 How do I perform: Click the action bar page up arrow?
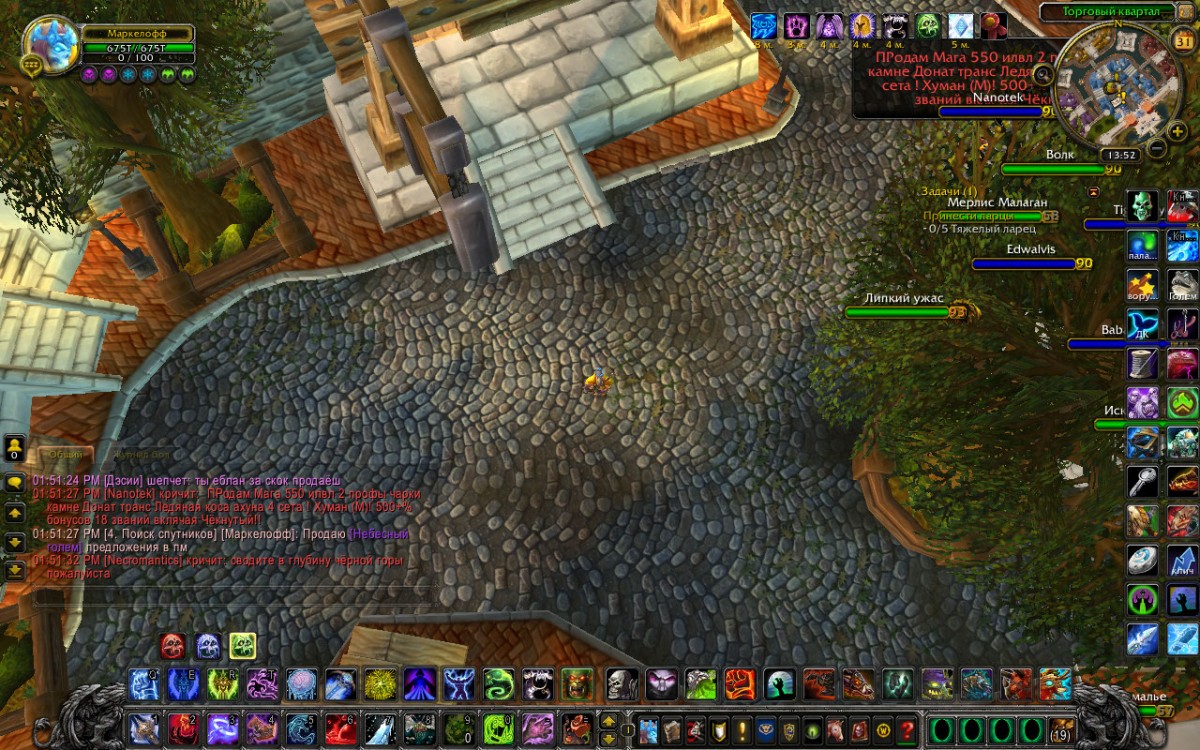(x=608, y=720)
